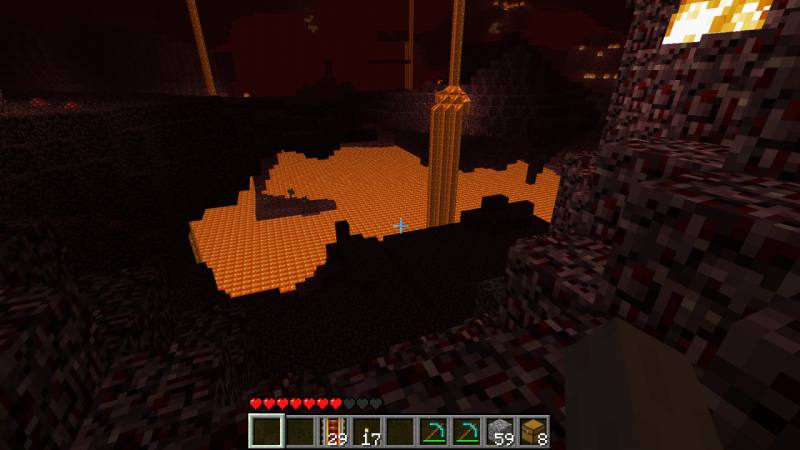Choose the torch stack in the hotbar
This screenshot has width=800, height=450.
click(366, 431)
